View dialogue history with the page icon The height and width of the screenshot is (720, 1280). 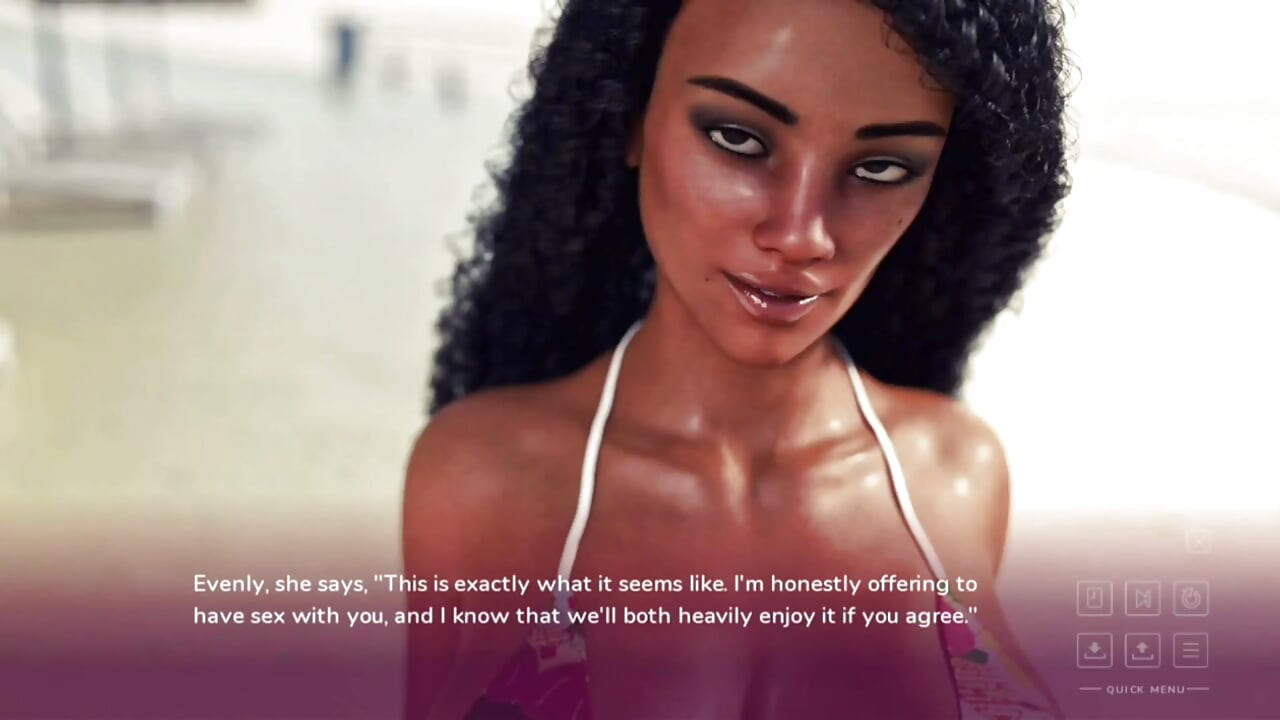(x=1095, y=598)
